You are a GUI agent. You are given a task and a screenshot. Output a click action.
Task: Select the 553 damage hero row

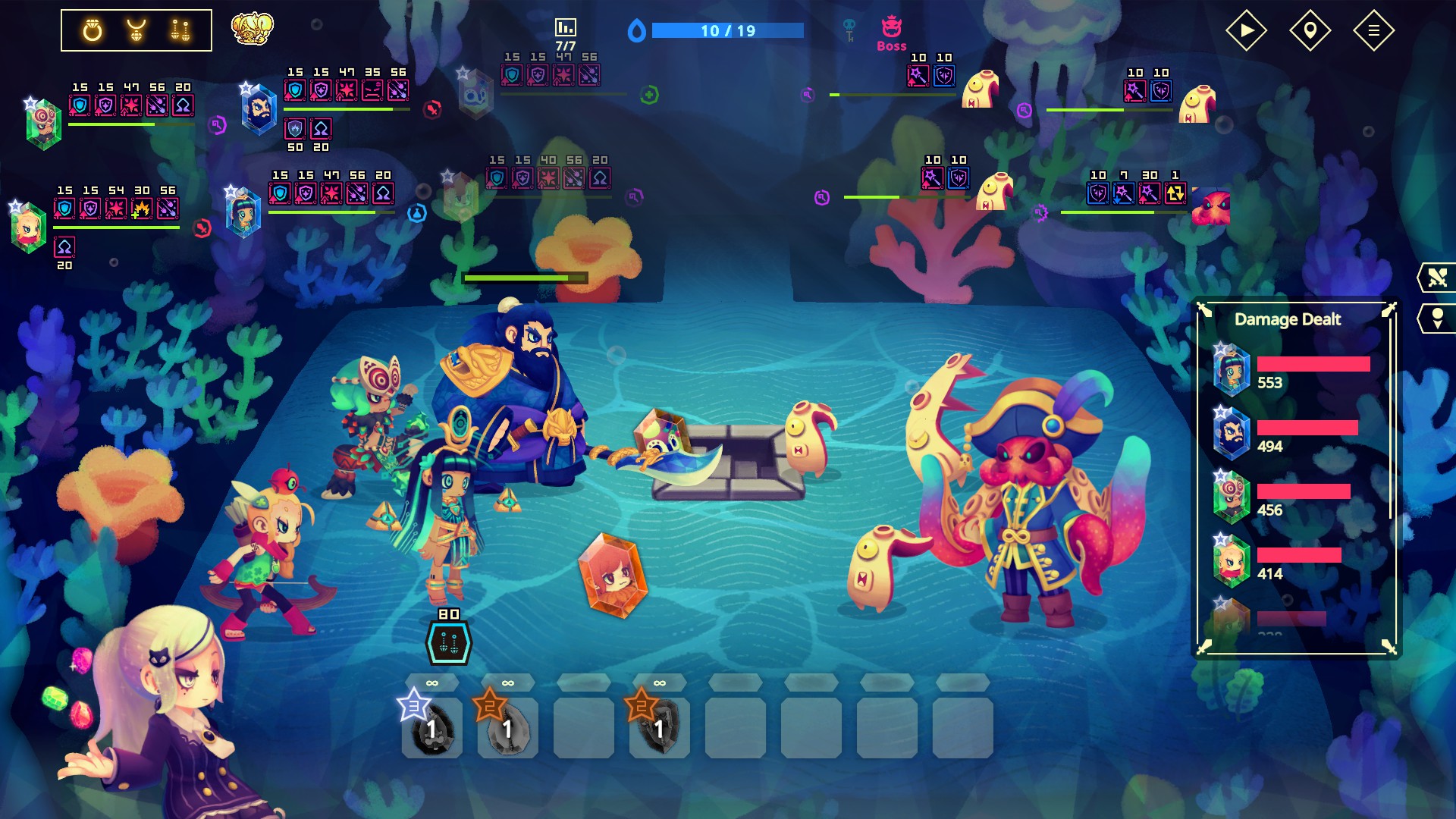1297,370
